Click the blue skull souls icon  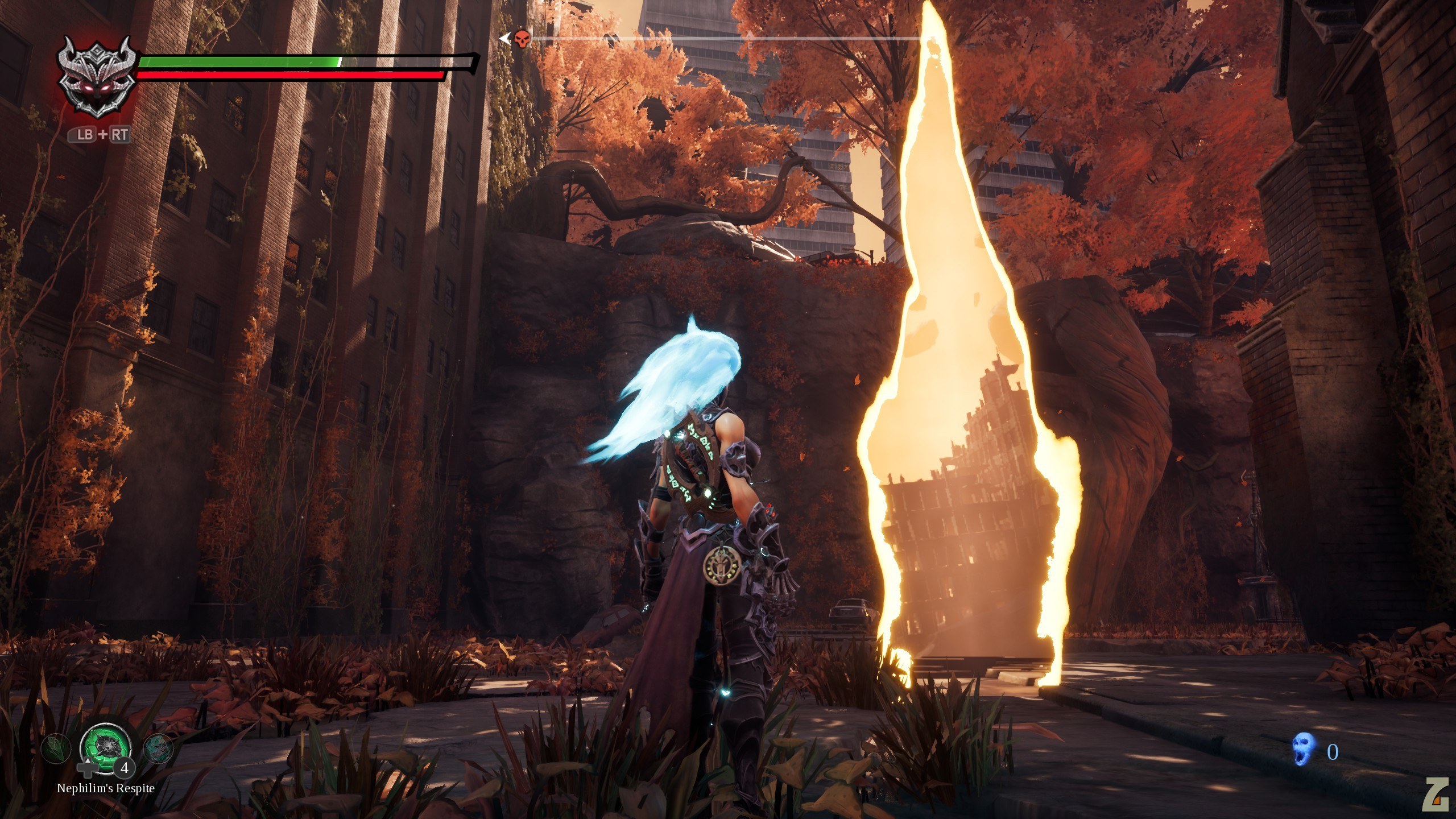pyautogui.click(x=1304, y=748)
